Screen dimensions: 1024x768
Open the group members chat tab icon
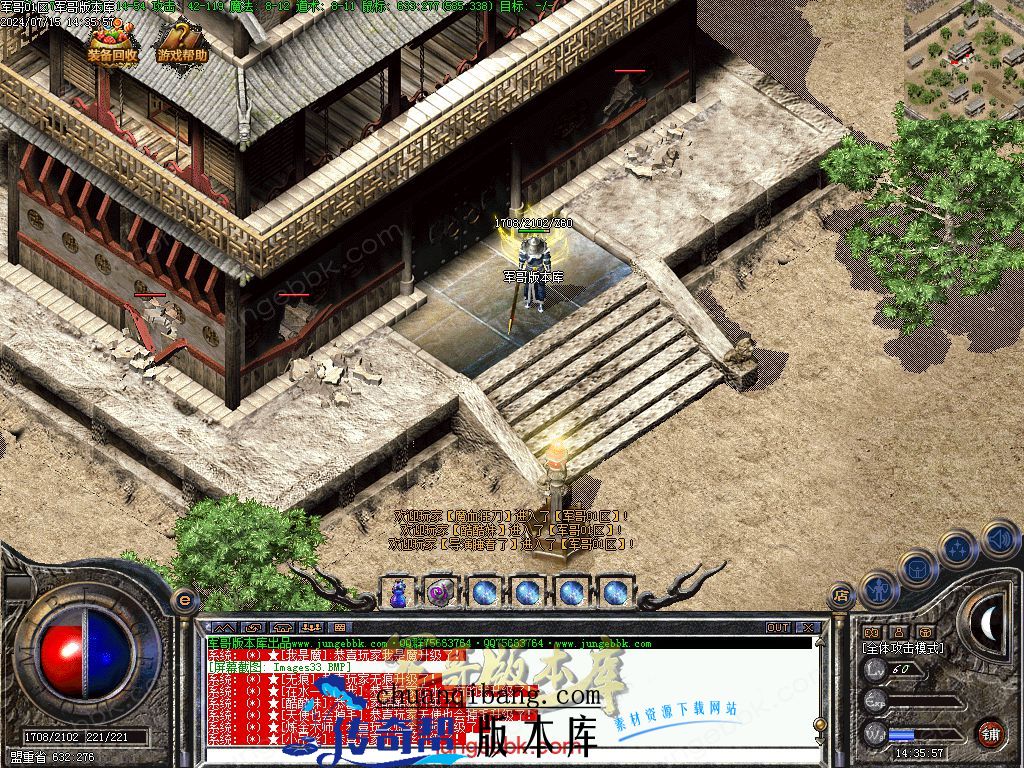pyautogui.click(x=309, y=627)
